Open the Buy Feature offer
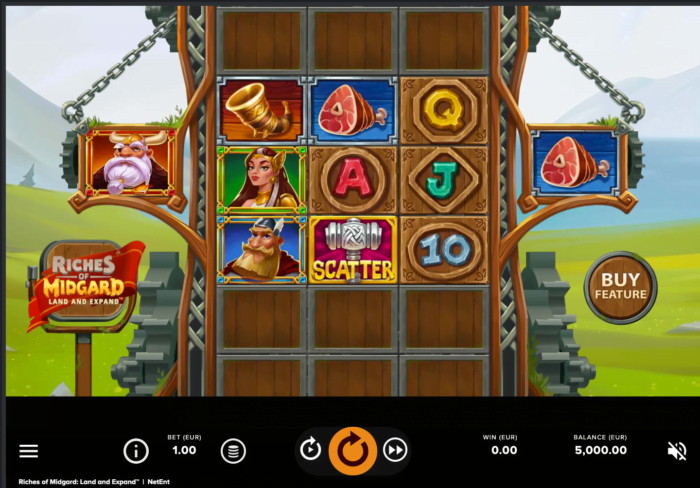Image resolution: width=700 pixels, height=488 pixels. click(x=620, y=287)
